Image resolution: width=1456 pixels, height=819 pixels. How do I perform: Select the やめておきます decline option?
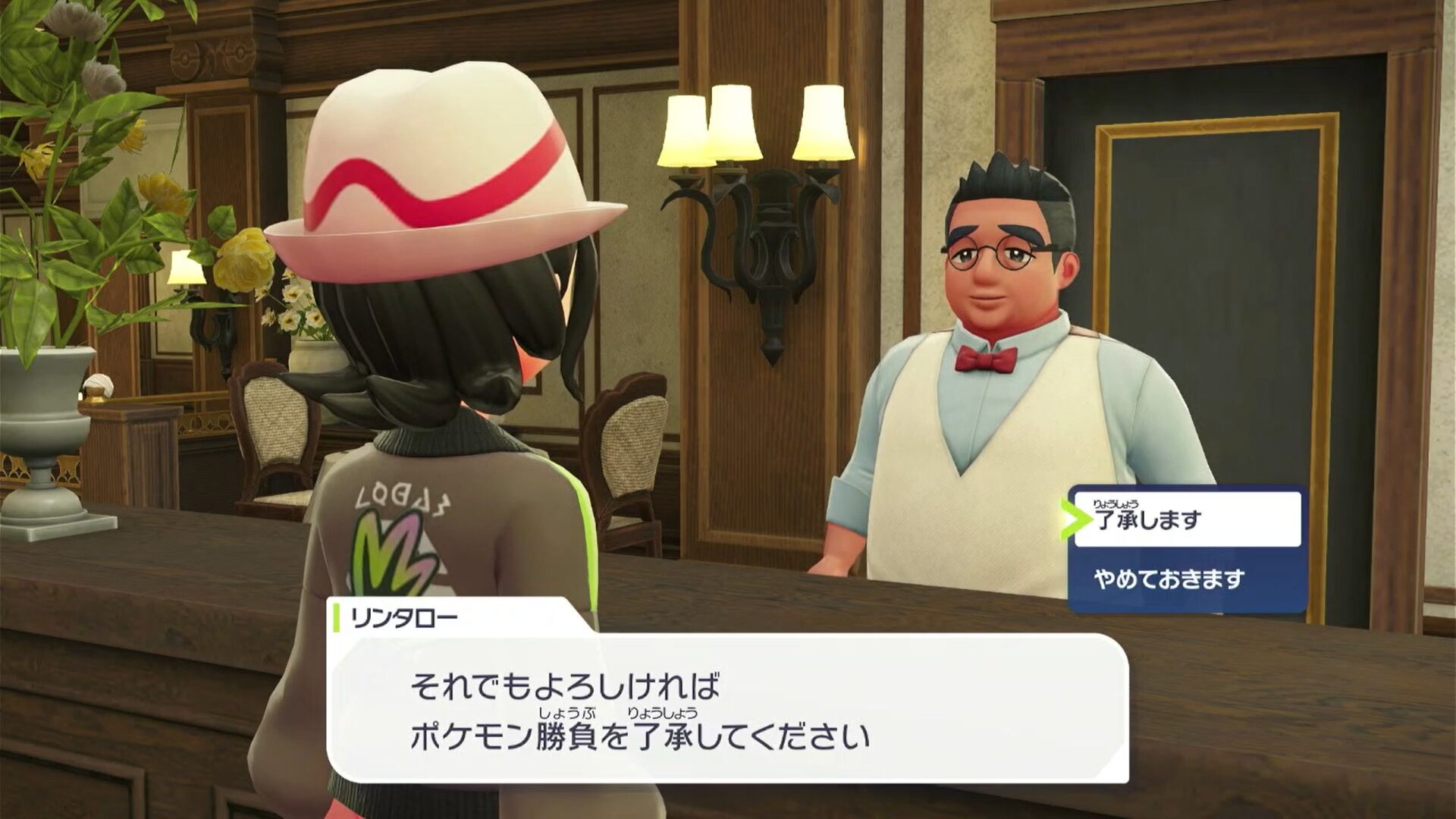tap(1187, 580)
